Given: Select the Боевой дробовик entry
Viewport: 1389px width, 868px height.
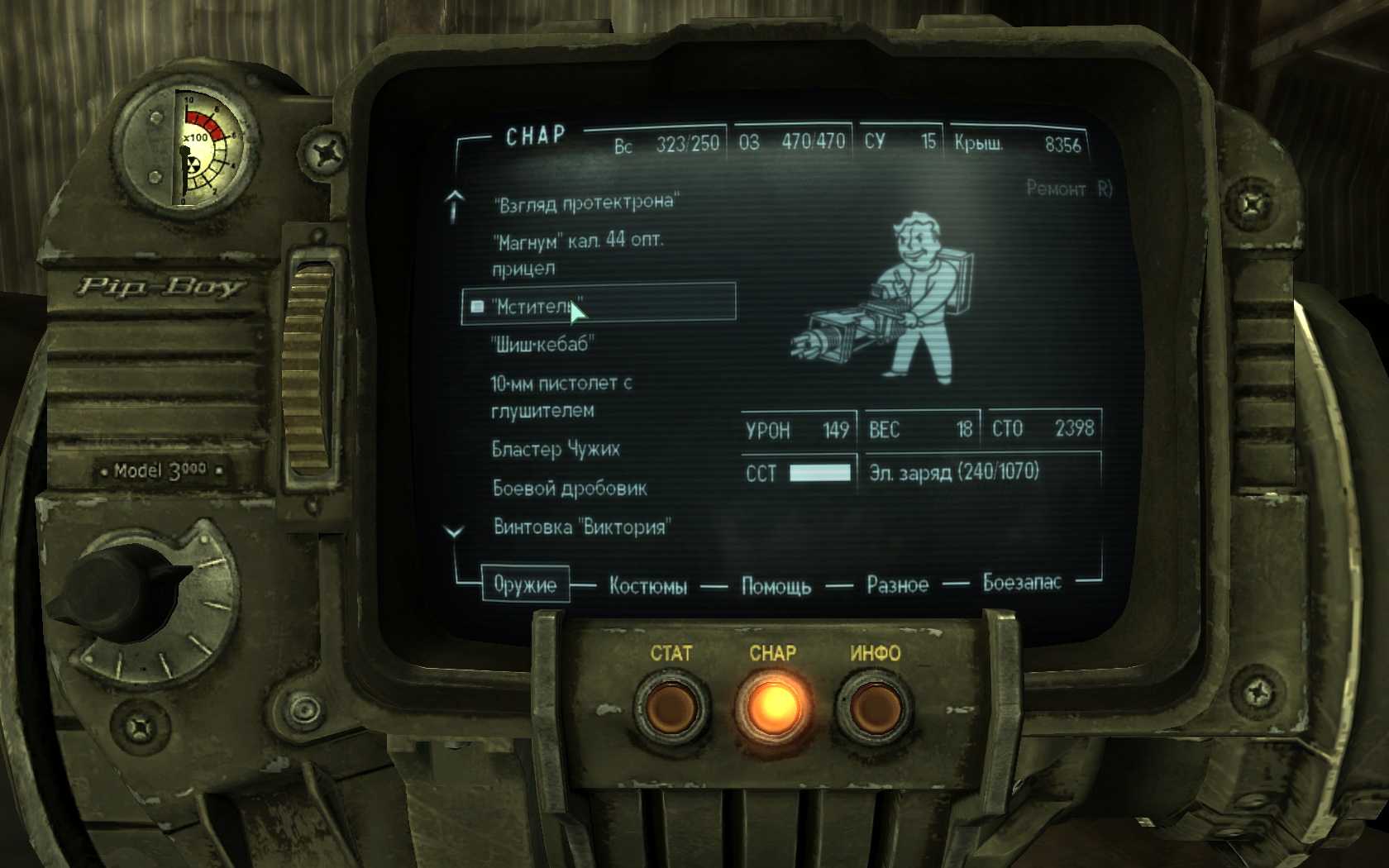Looking at the screenshot, I should 570,488.
